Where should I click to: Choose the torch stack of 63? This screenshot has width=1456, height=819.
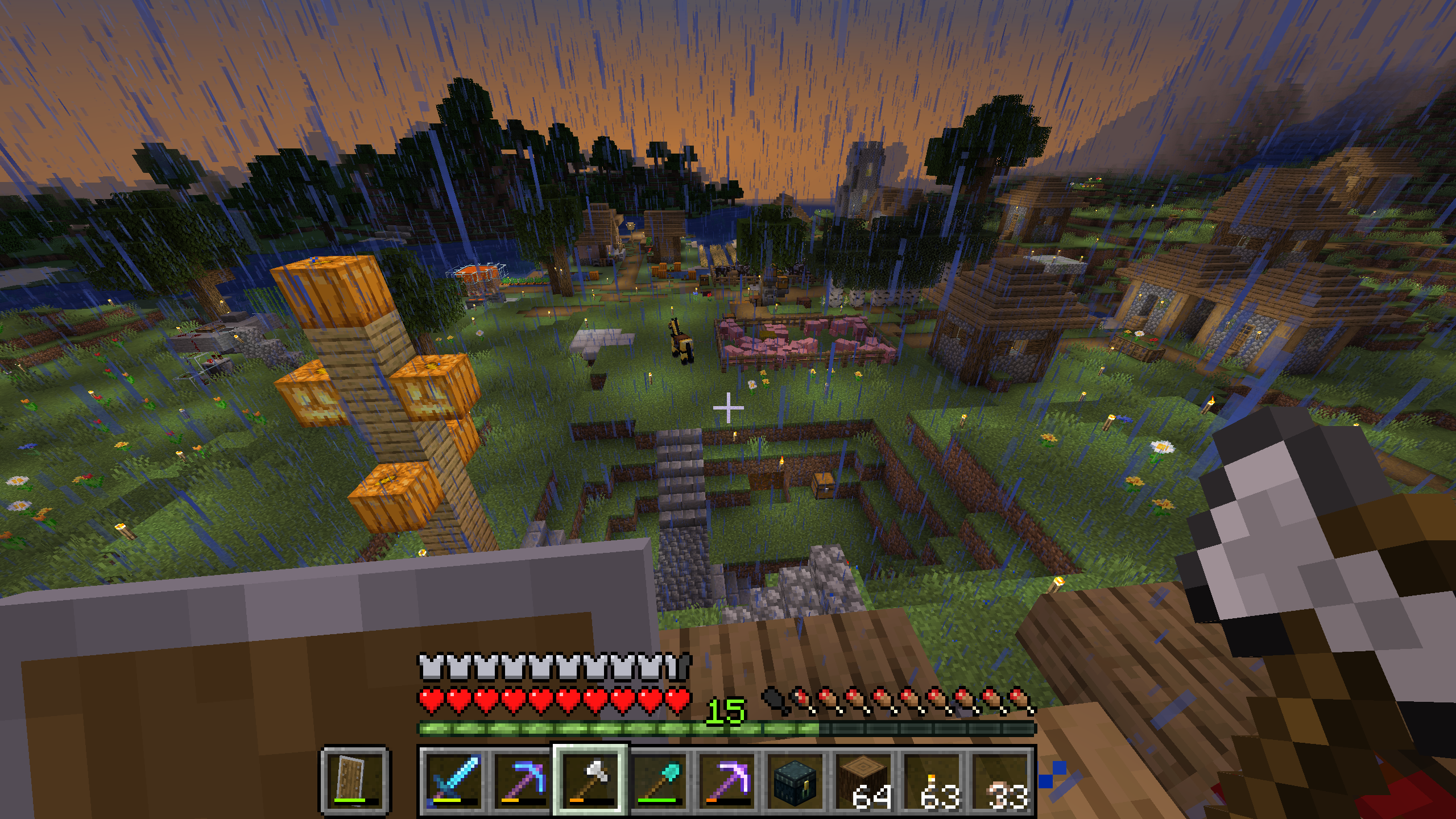point(932,780)
